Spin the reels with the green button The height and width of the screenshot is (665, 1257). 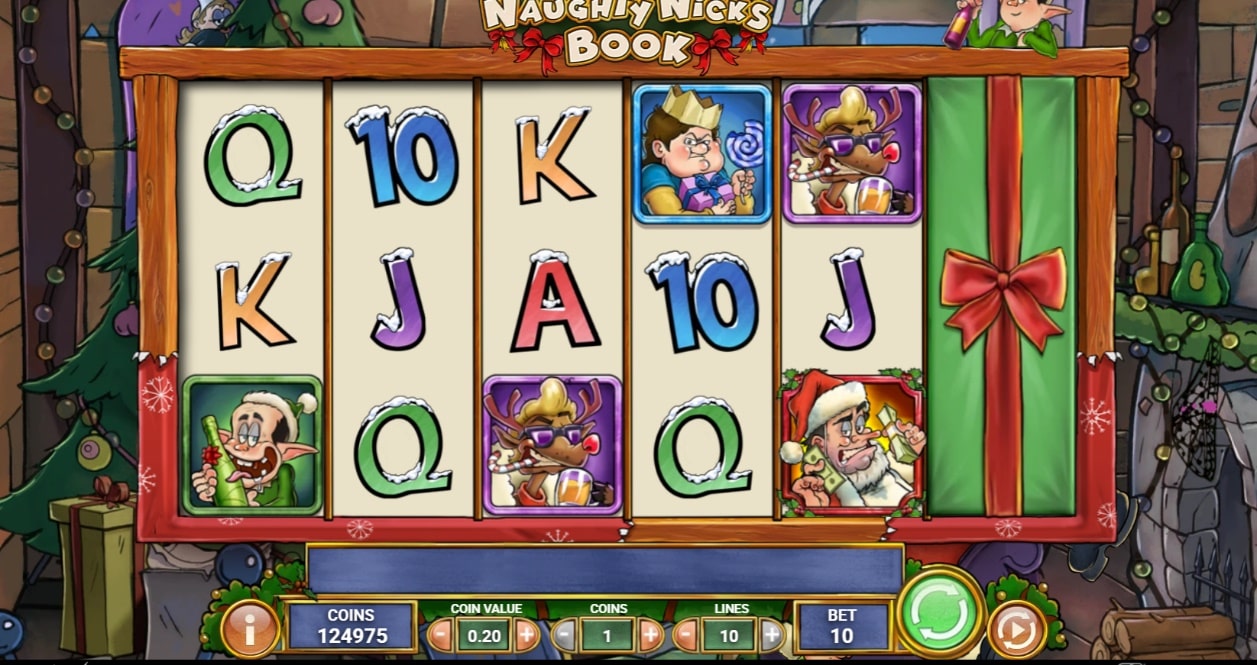click(940, 611)
